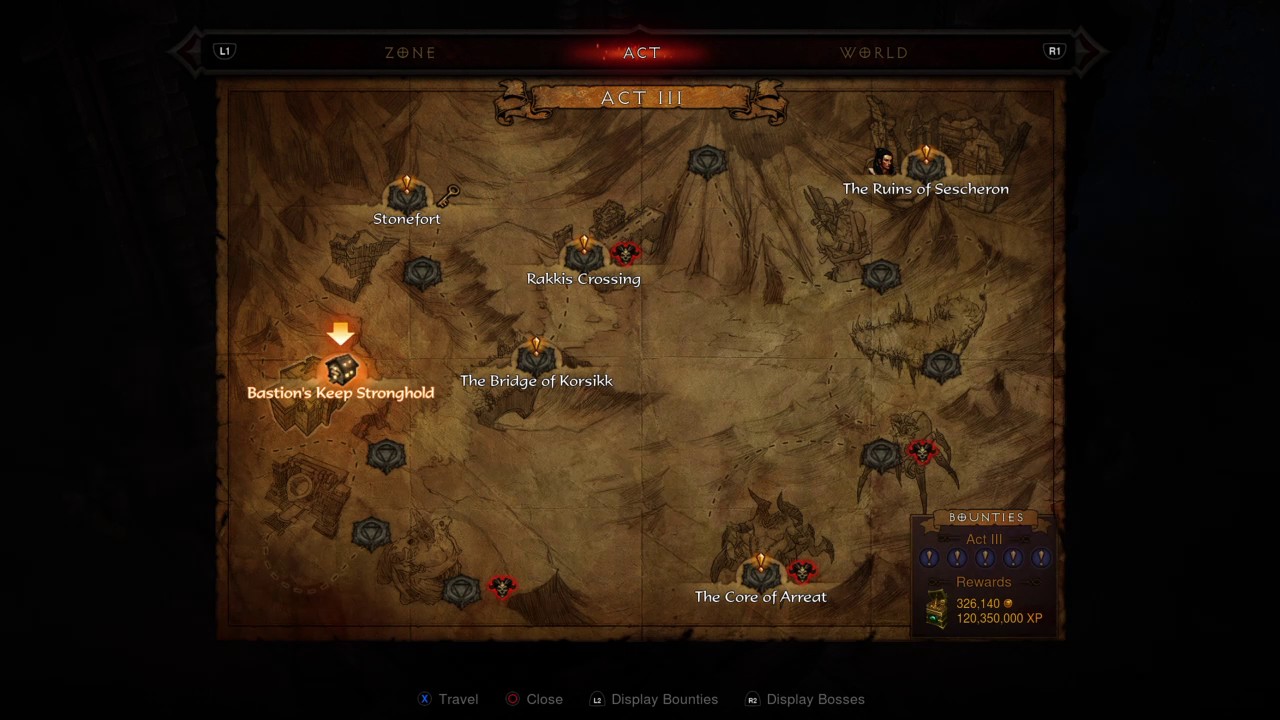
Task: Select The Bridge of Korsikk waypoint
Action: (x=536, y=358)
